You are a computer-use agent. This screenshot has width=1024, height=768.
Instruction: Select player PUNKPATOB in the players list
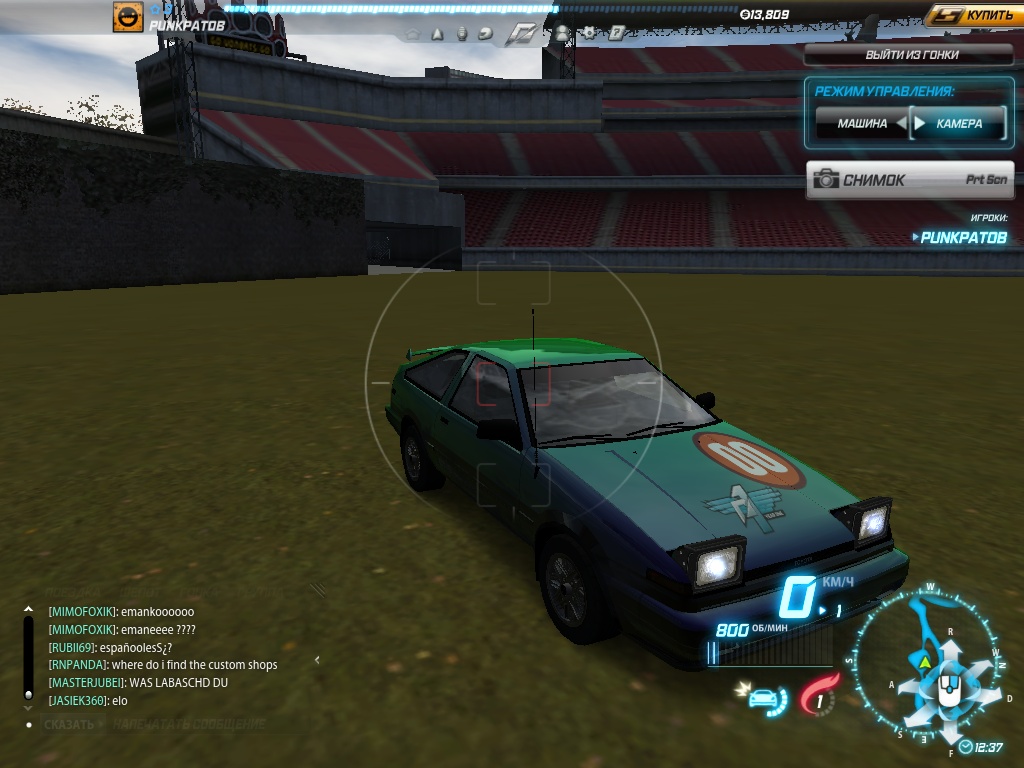(963, 238)
